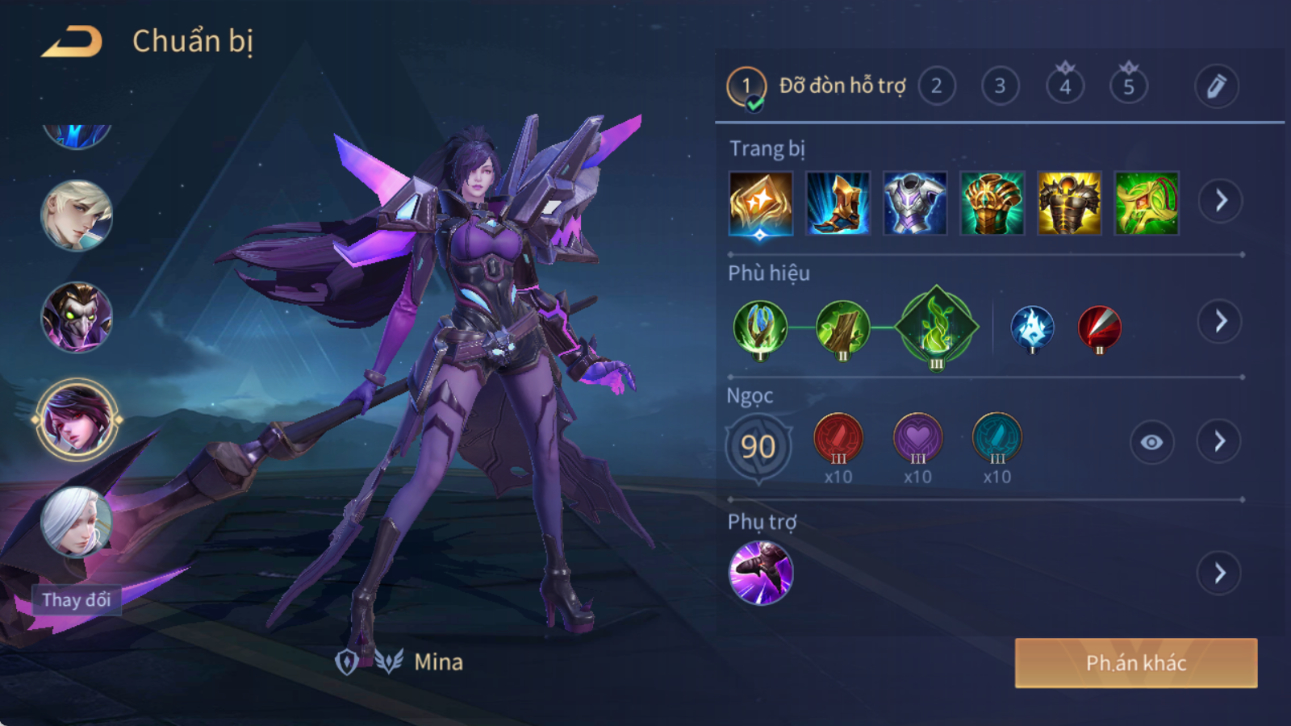1291x726 pixels.
Task: Open the Phù hiệu badge details arrow
Action: (x=1220, y=322)
